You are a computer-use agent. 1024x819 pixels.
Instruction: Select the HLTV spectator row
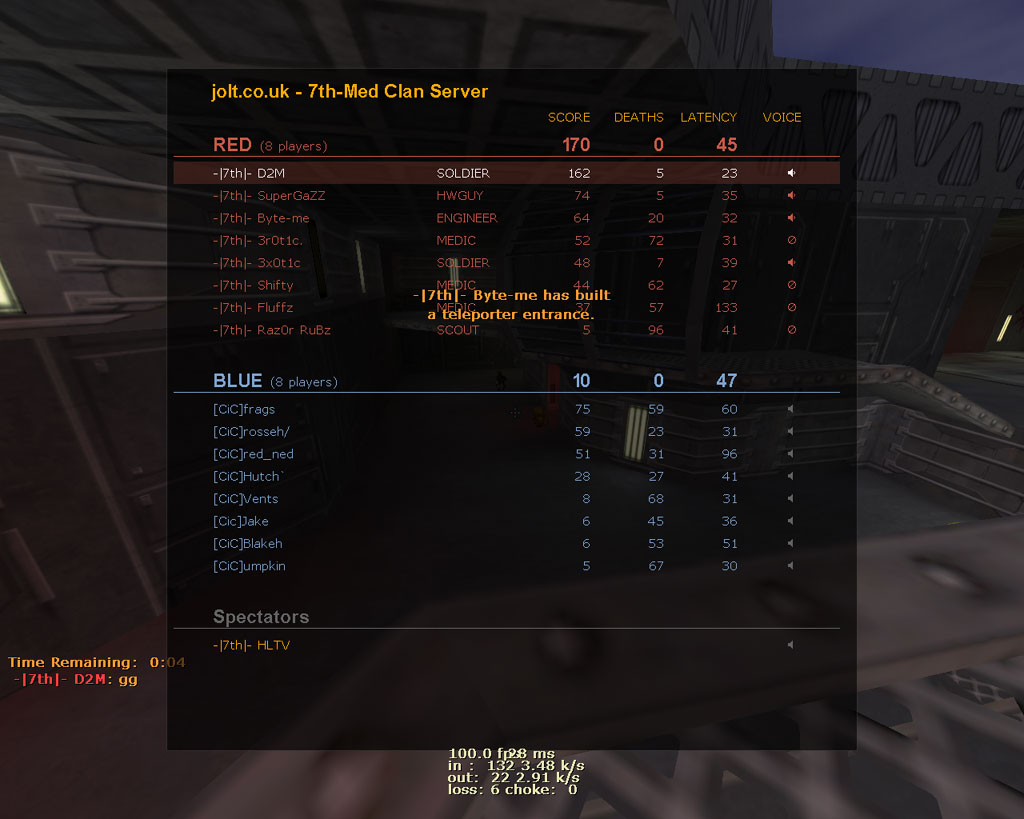click(251, 645)
